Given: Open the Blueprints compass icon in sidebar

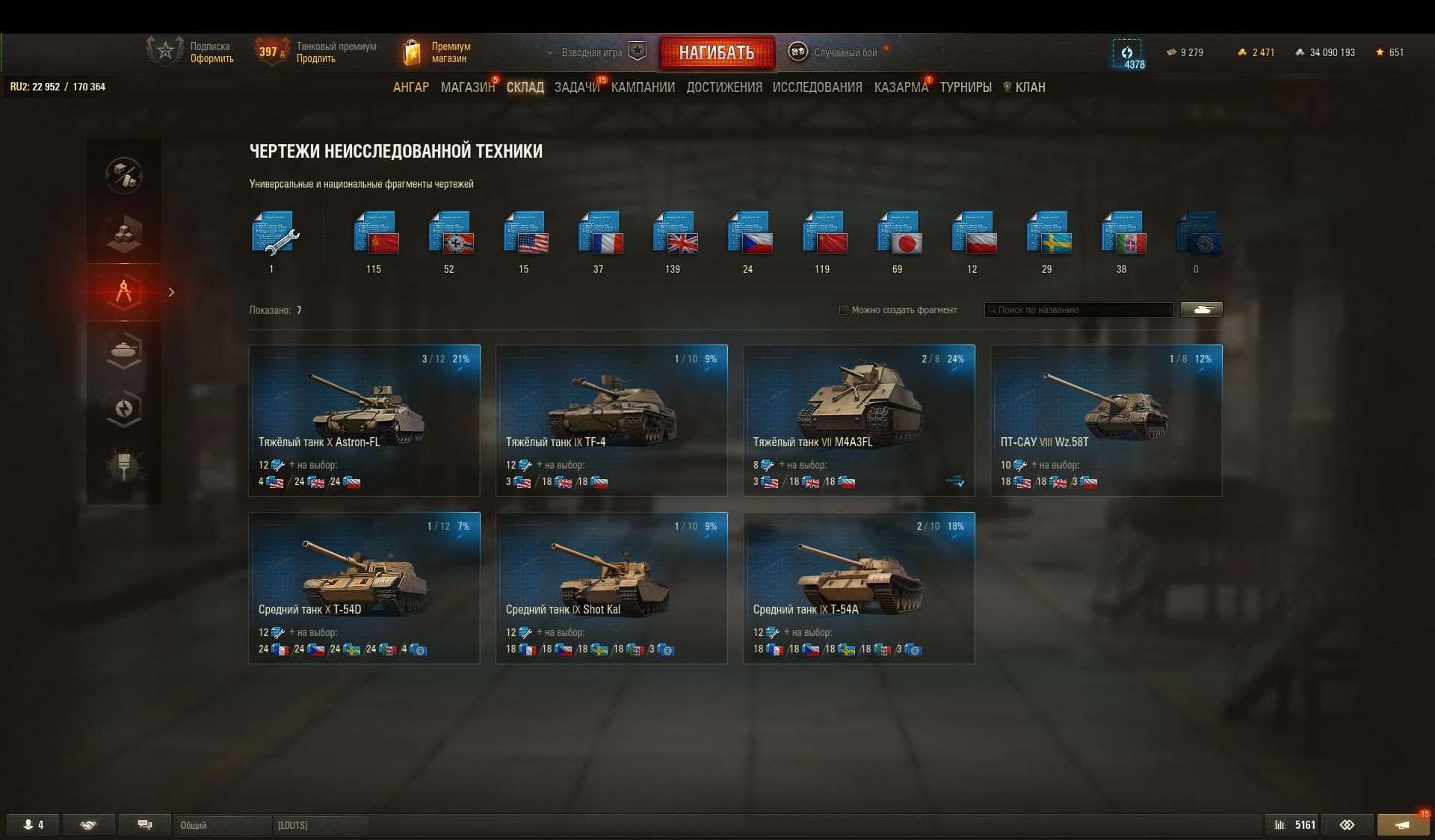Looking at the screenshot, I should 124,292.
